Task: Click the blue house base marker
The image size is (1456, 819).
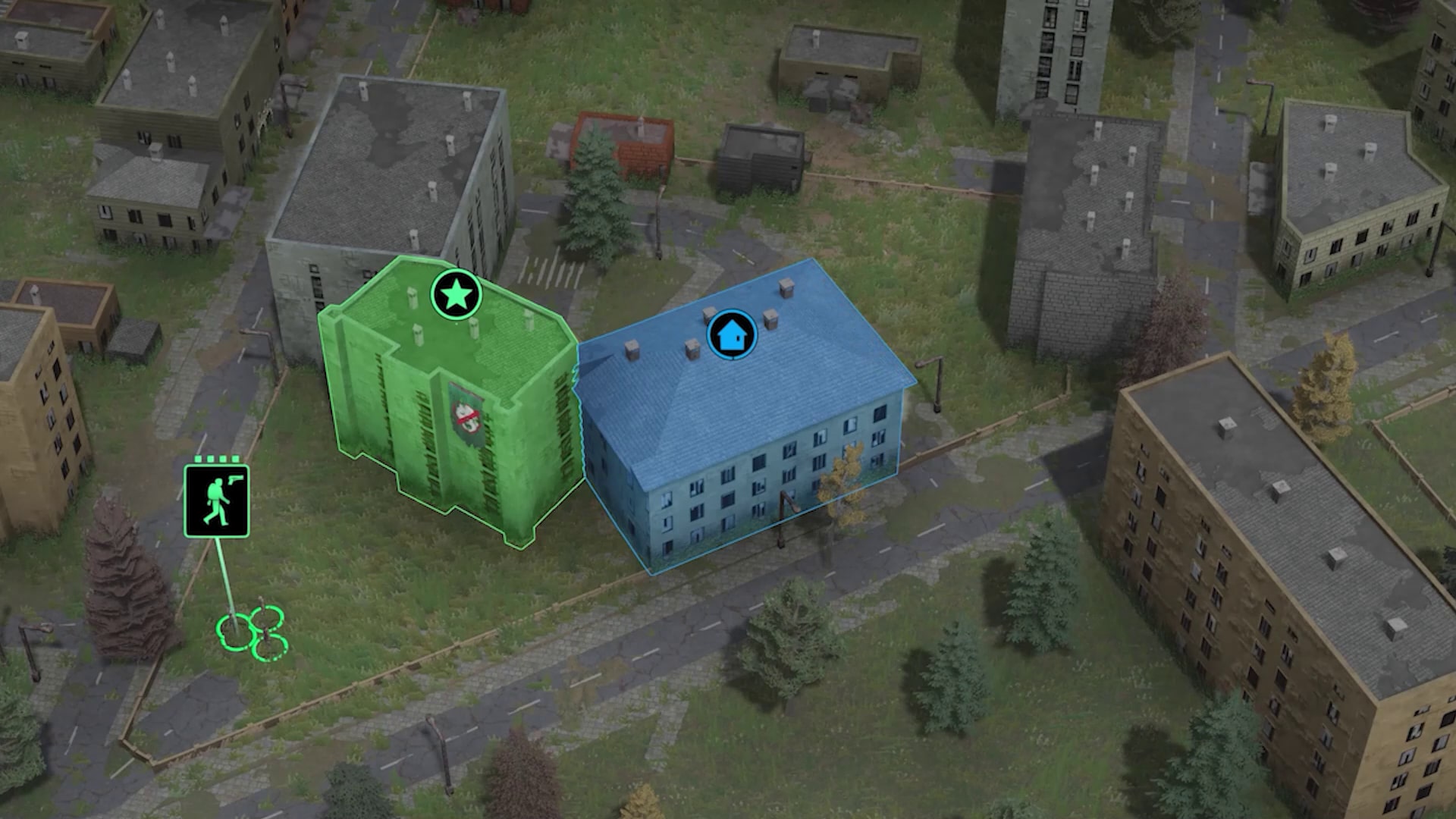Action: coord(732,334)
